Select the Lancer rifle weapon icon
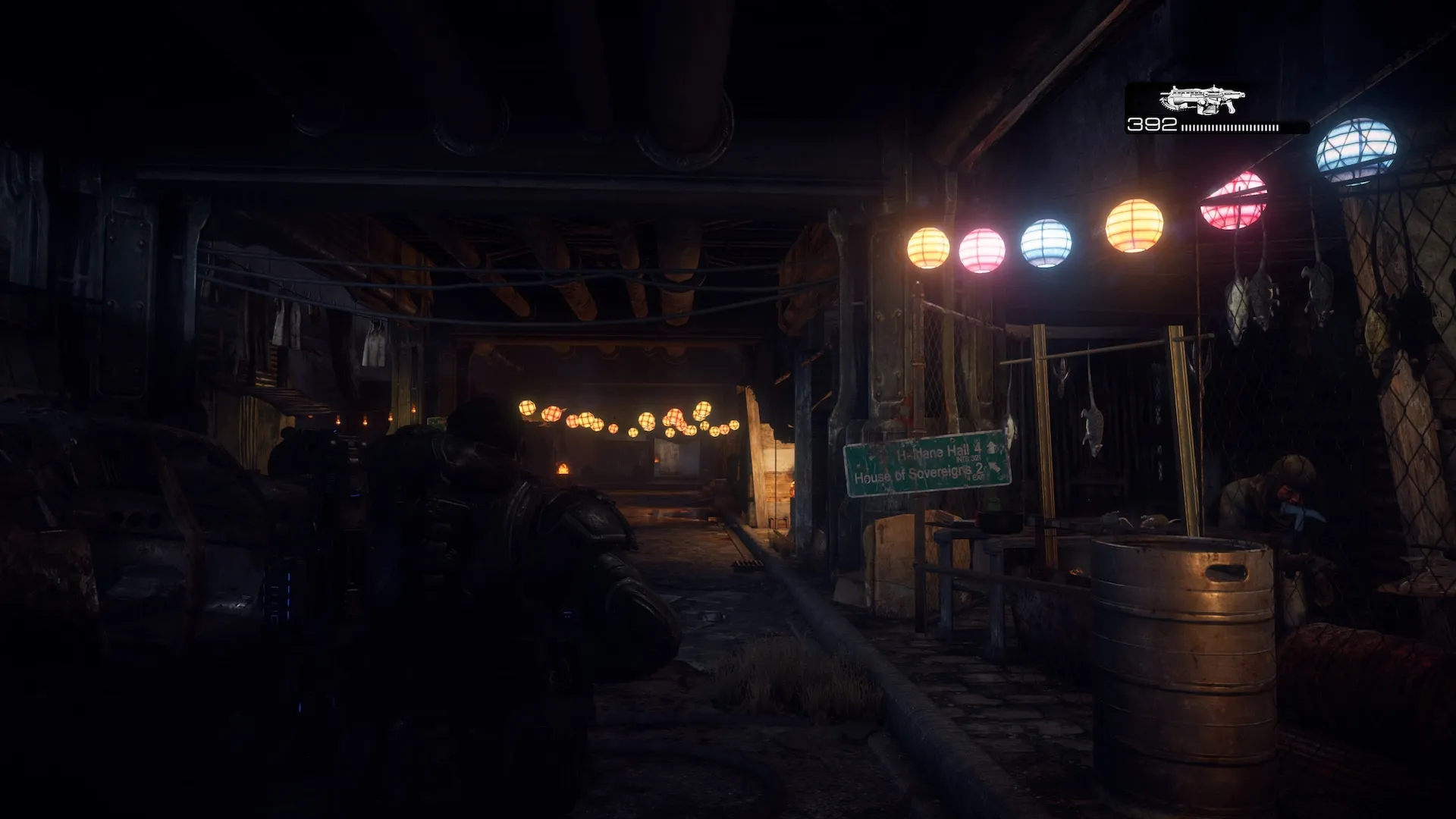Screen dimensions: 1456x819 [1202, 100]
